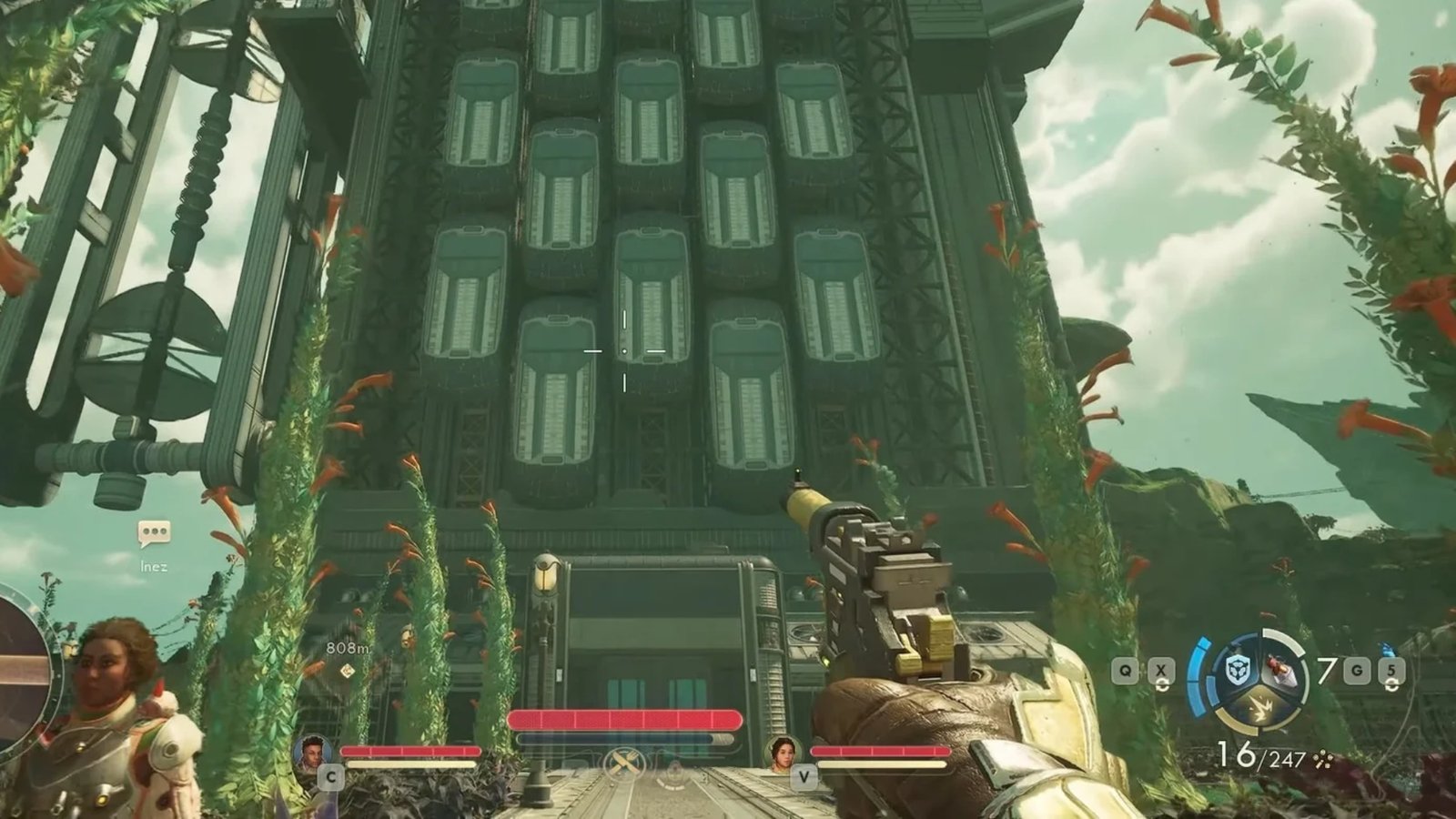
Task: Click the right female companion portrait
Action: pos(783,753)
